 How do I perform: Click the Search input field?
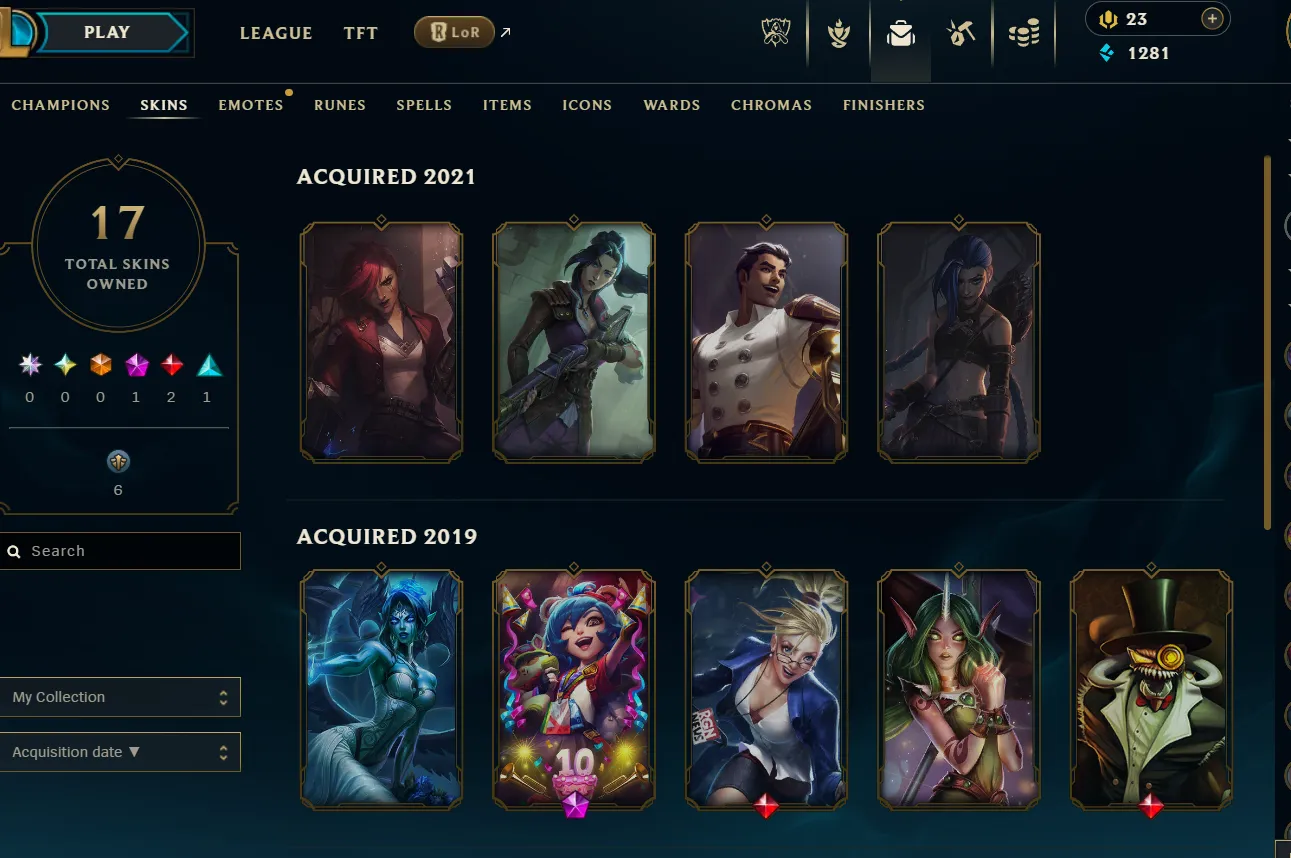point(120,550)
